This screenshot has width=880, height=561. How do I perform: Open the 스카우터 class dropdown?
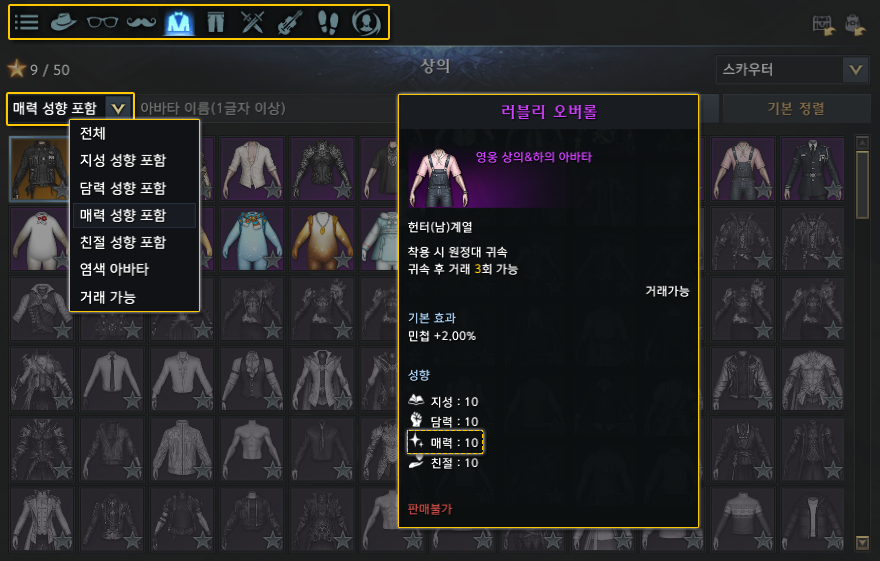855,70
